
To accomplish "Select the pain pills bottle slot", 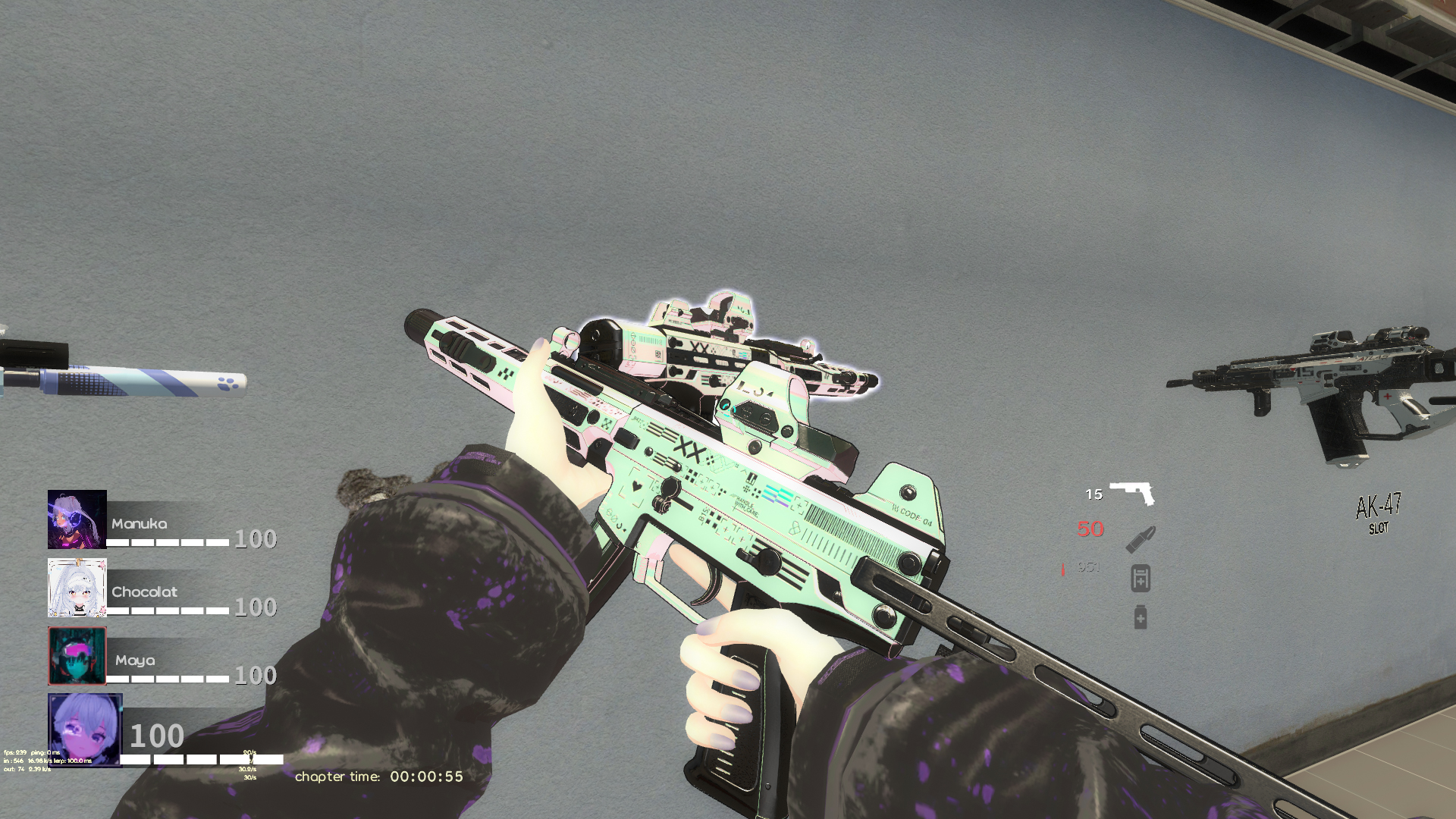I will coord(1141,617).
